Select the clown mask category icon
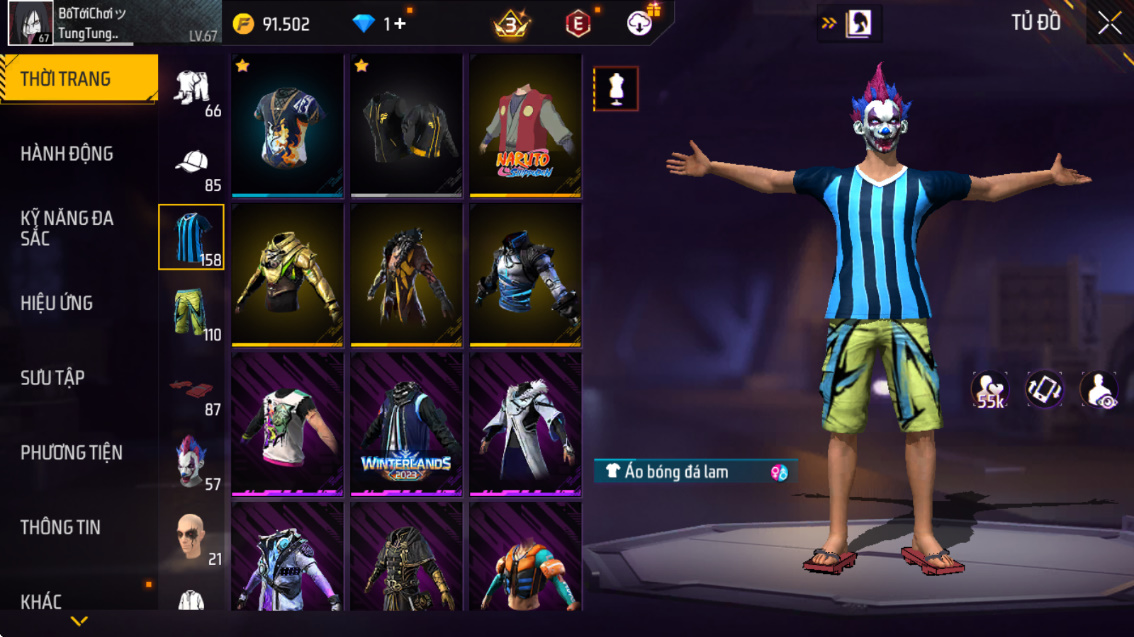Viewport: 1134px width, 637px height. 190,461
